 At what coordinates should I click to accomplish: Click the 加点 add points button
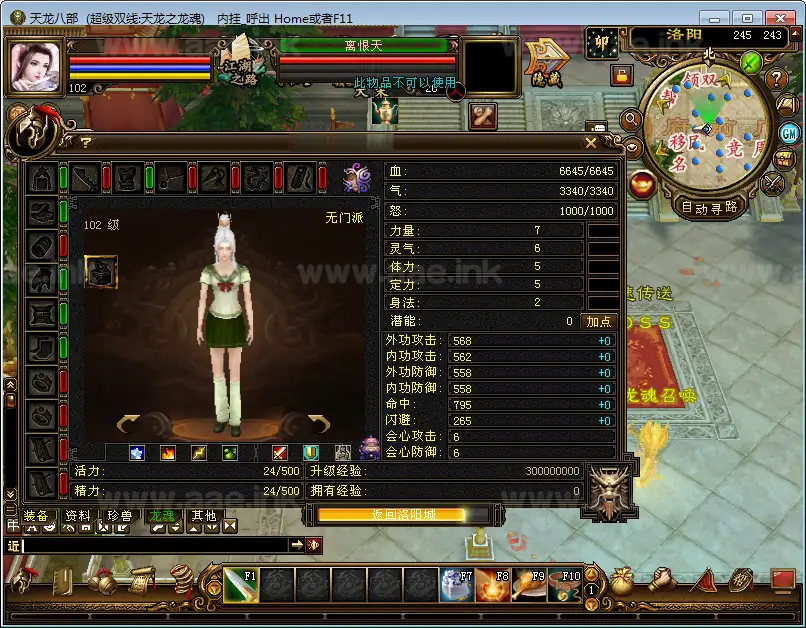point(598,321)
